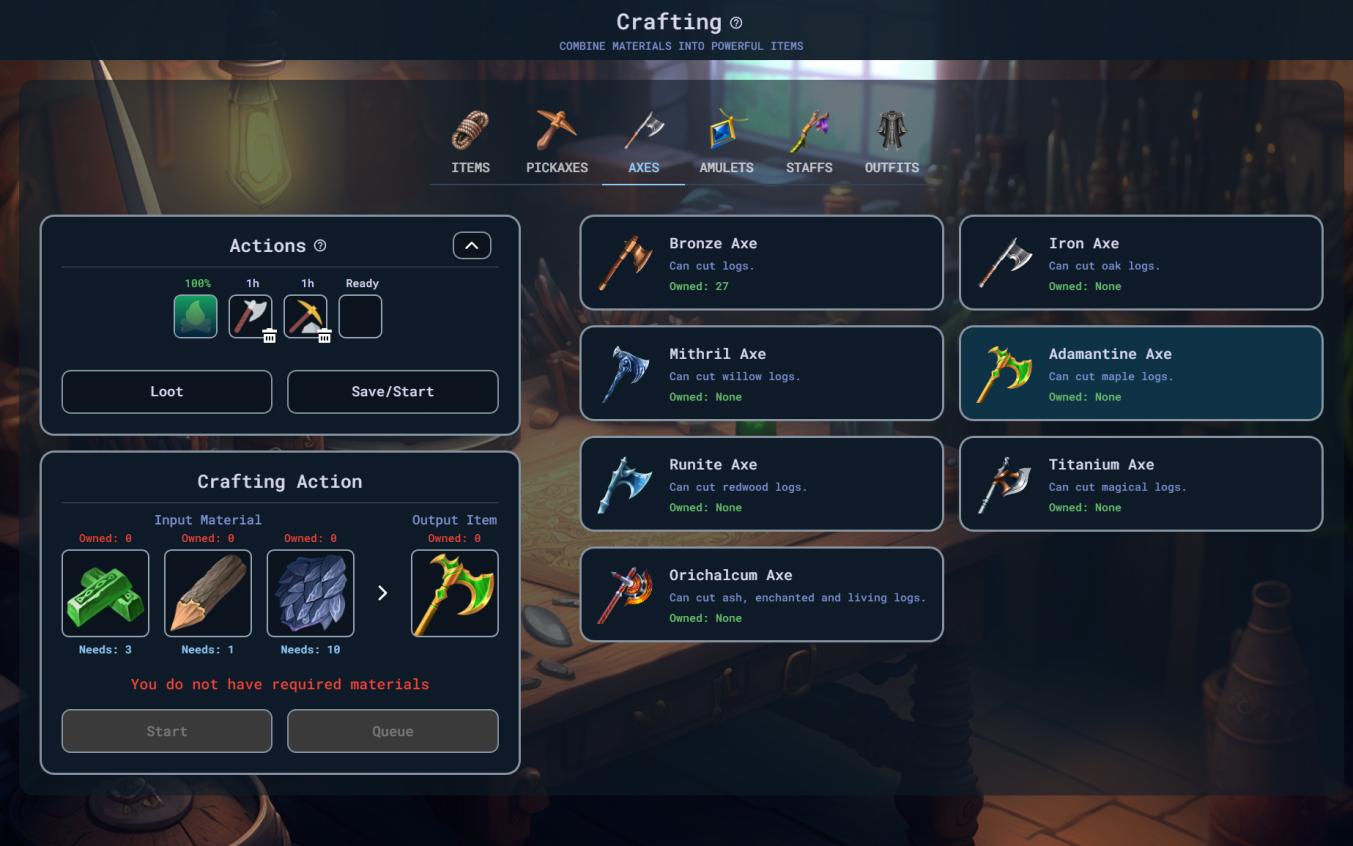Open the help icon next to Actions

point(320,246)
